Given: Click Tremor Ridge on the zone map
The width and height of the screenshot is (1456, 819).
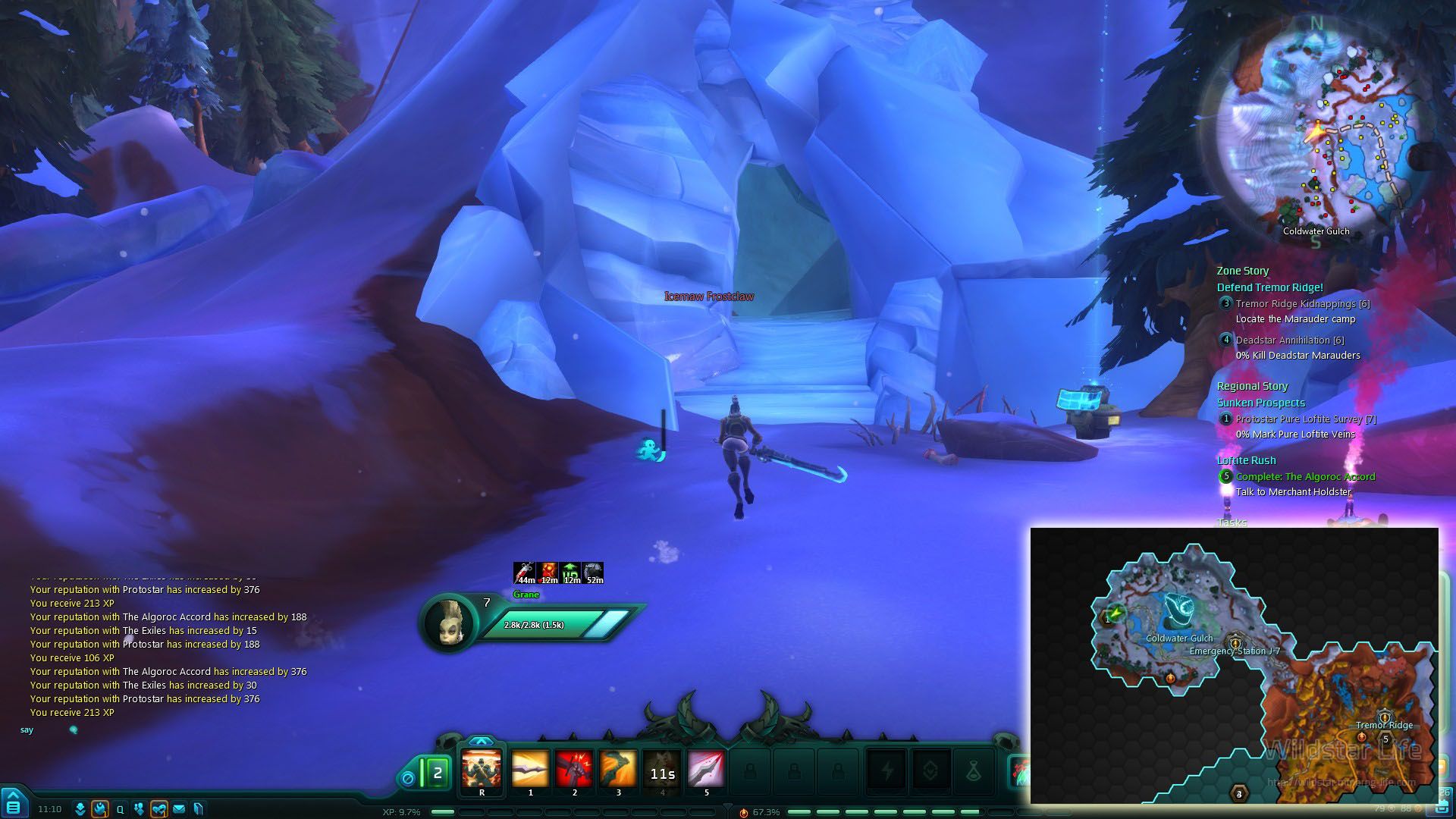Looking at the screenshot, I should click(1384, 724).
